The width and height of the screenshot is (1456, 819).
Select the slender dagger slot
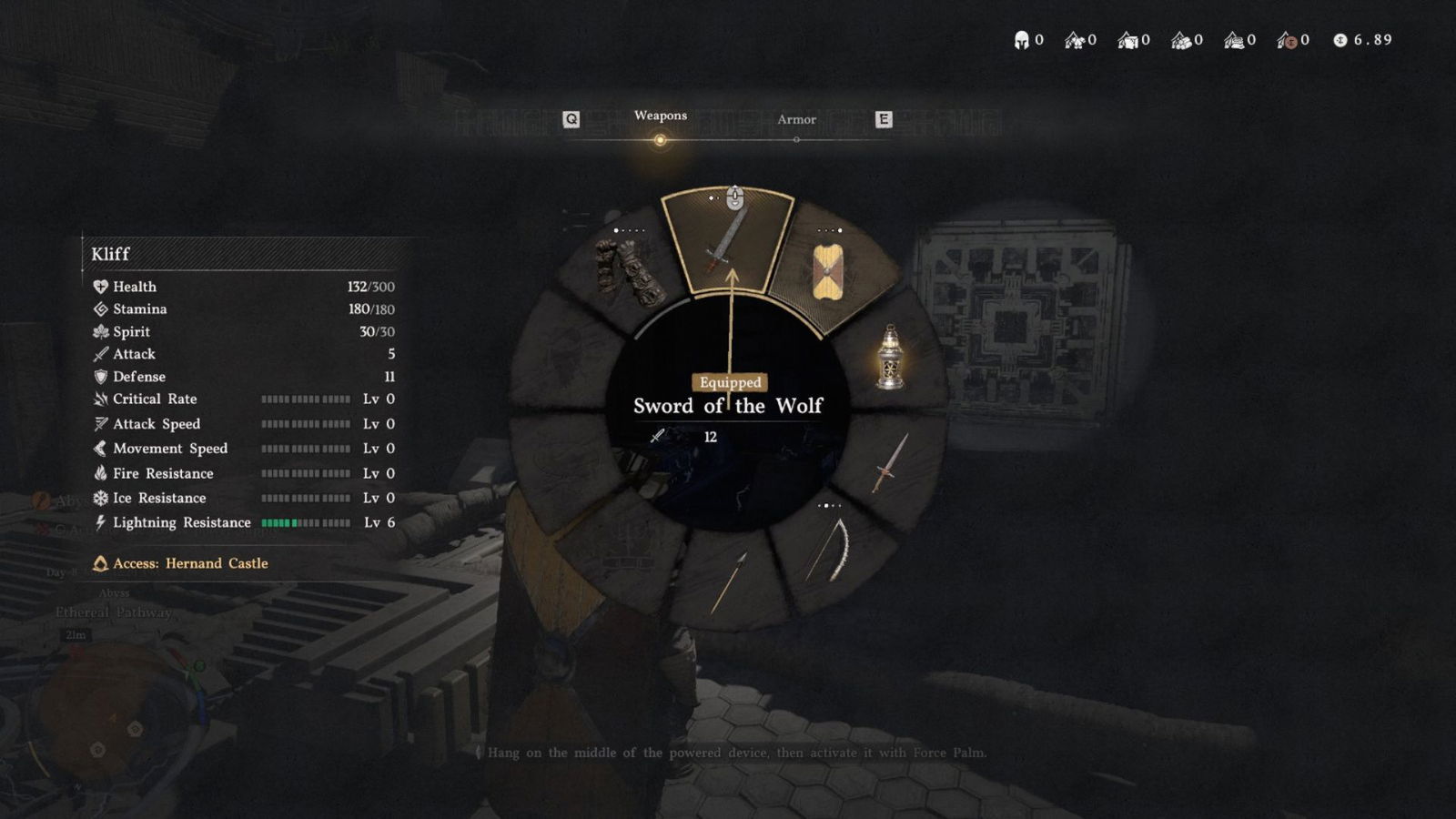(x=890, y=464)
